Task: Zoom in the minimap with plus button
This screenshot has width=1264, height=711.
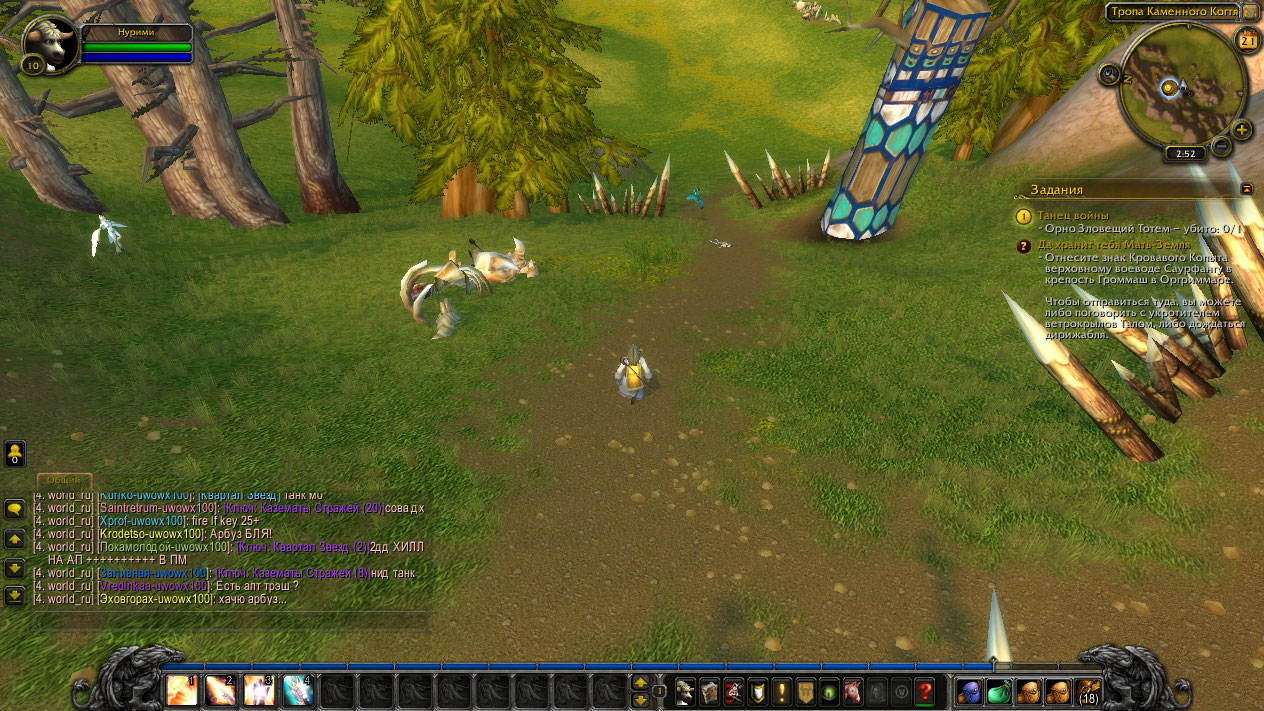Action: click(1242, 130)
